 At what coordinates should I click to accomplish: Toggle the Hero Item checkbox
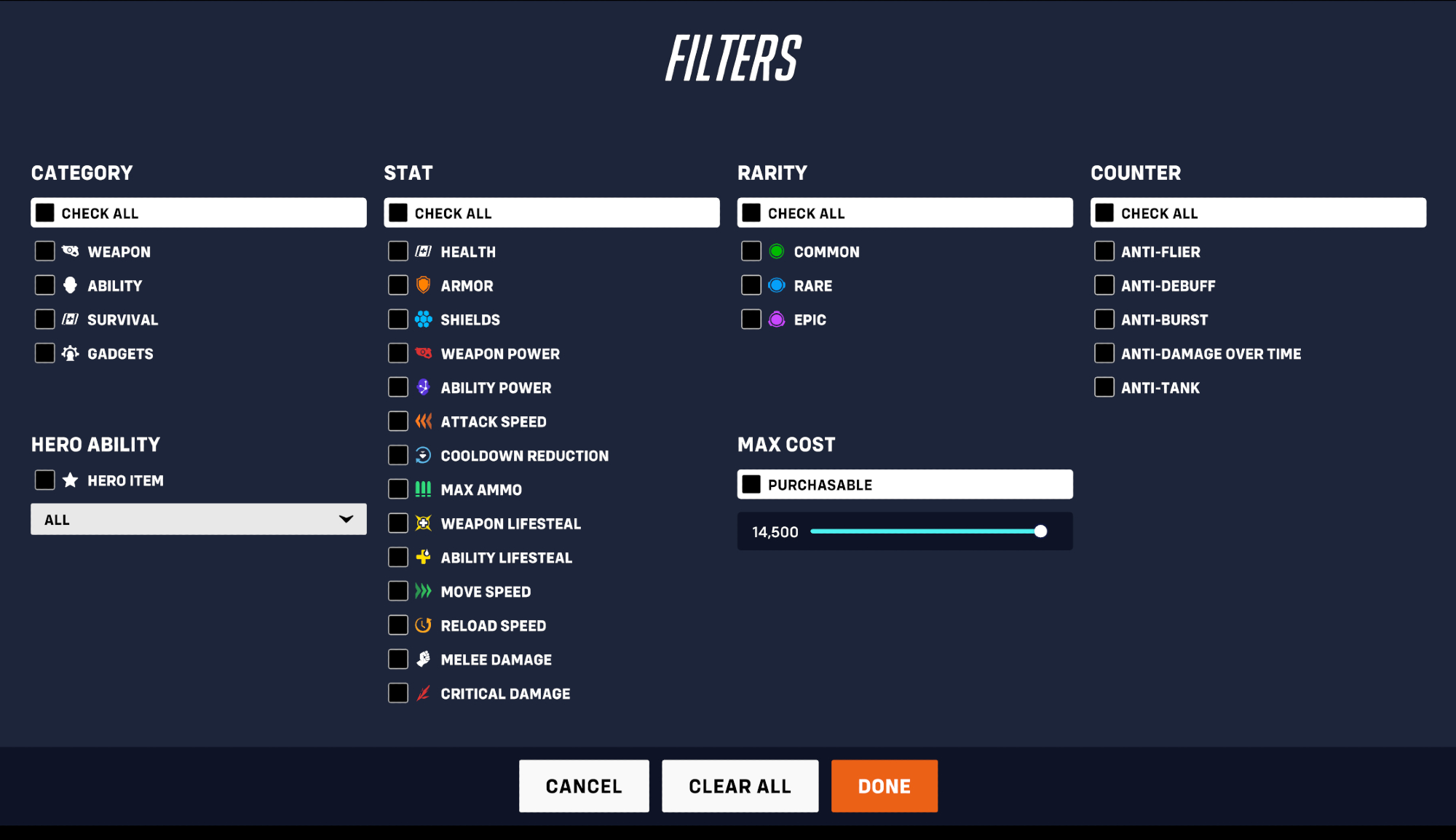(x=45, y=480)
